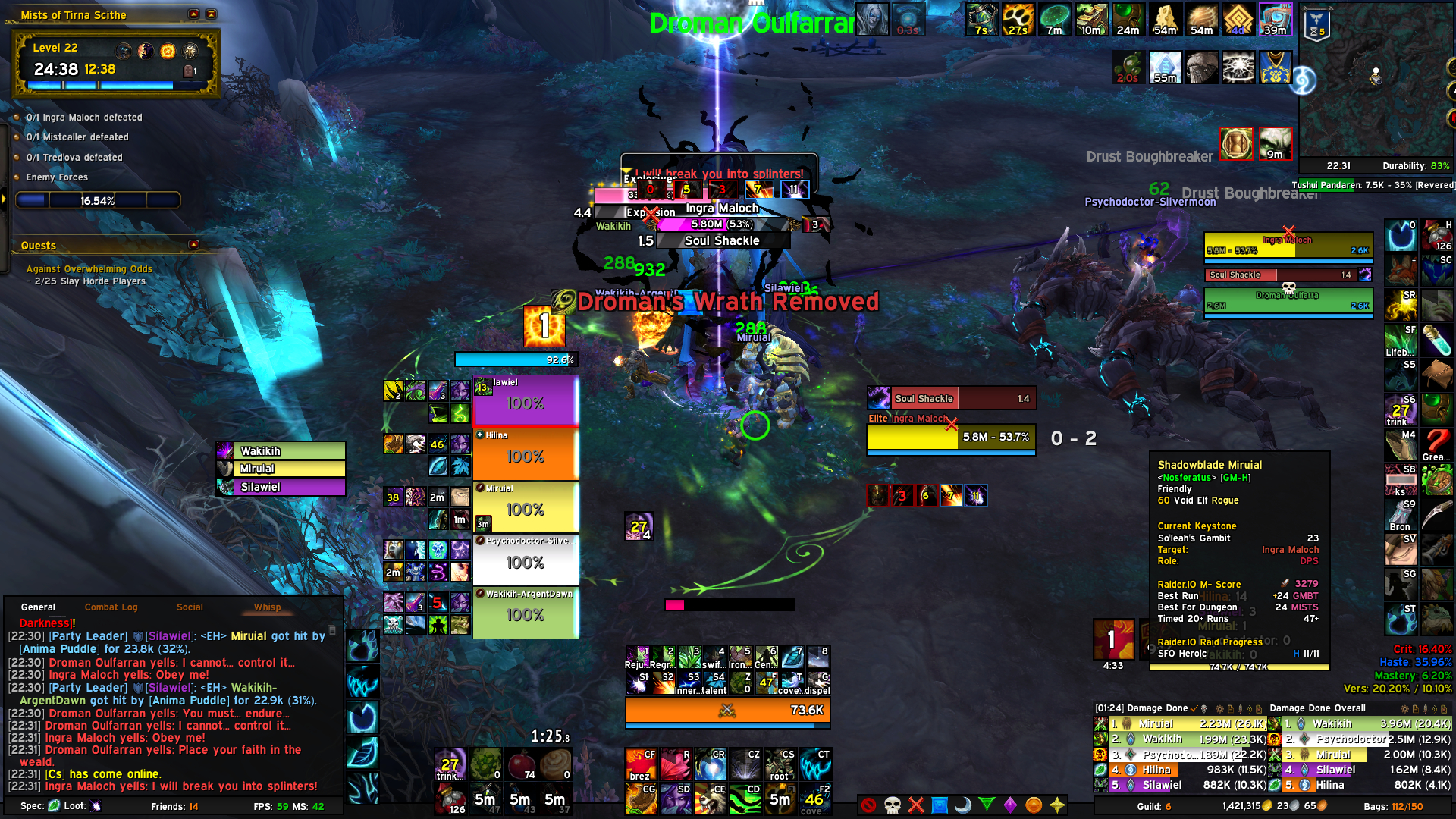Use the root ability on slot CS

(x=780, y=764)
